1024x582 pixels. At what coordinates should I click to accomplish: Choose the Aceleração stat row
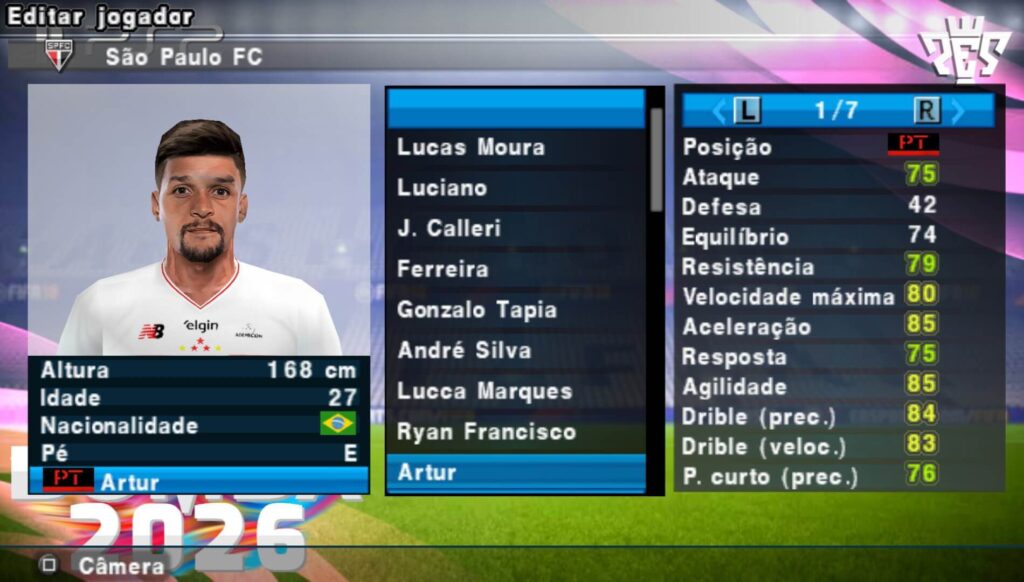tap(838, 327)
